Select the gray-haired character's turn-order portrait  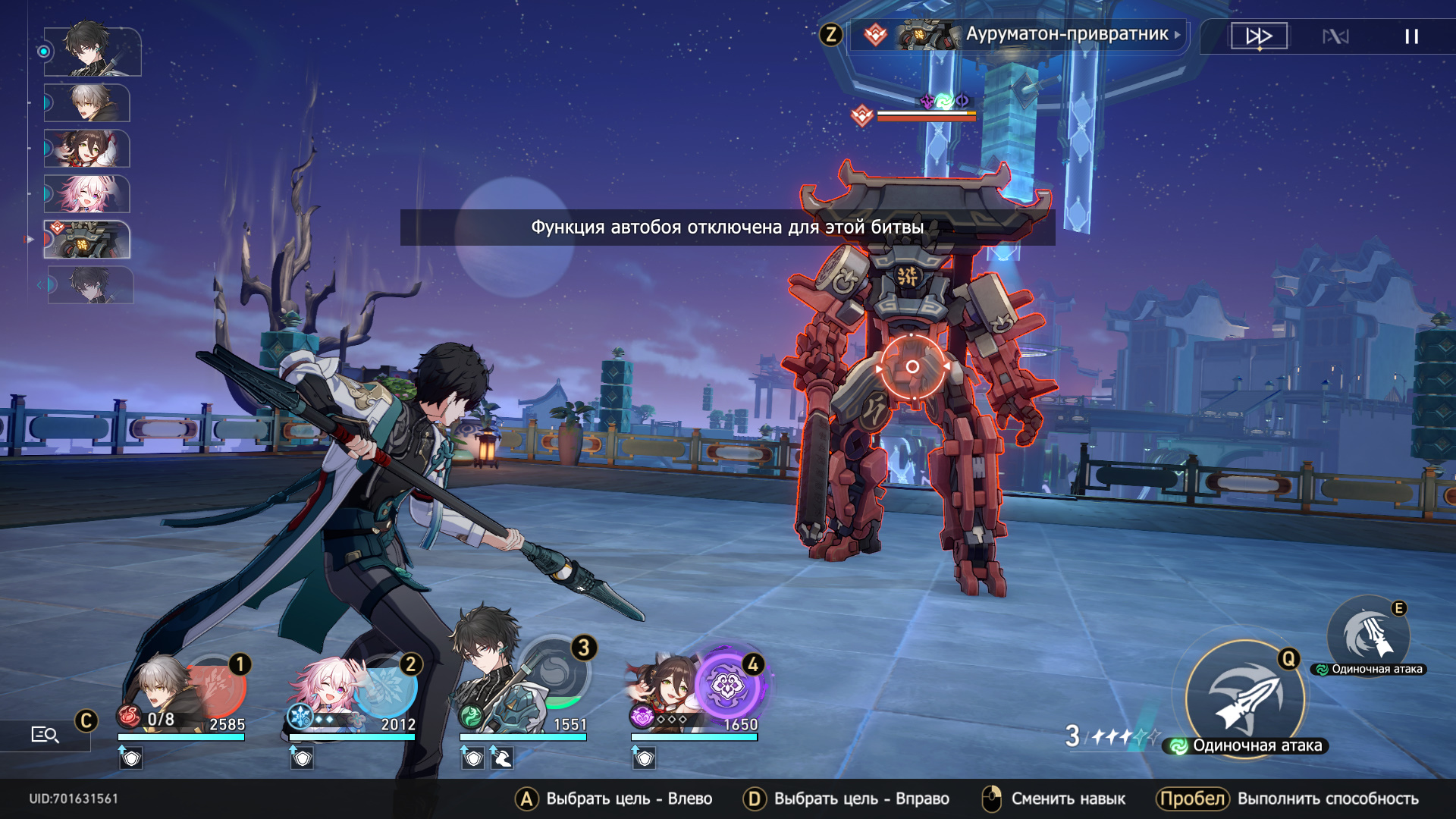point(88,103)
